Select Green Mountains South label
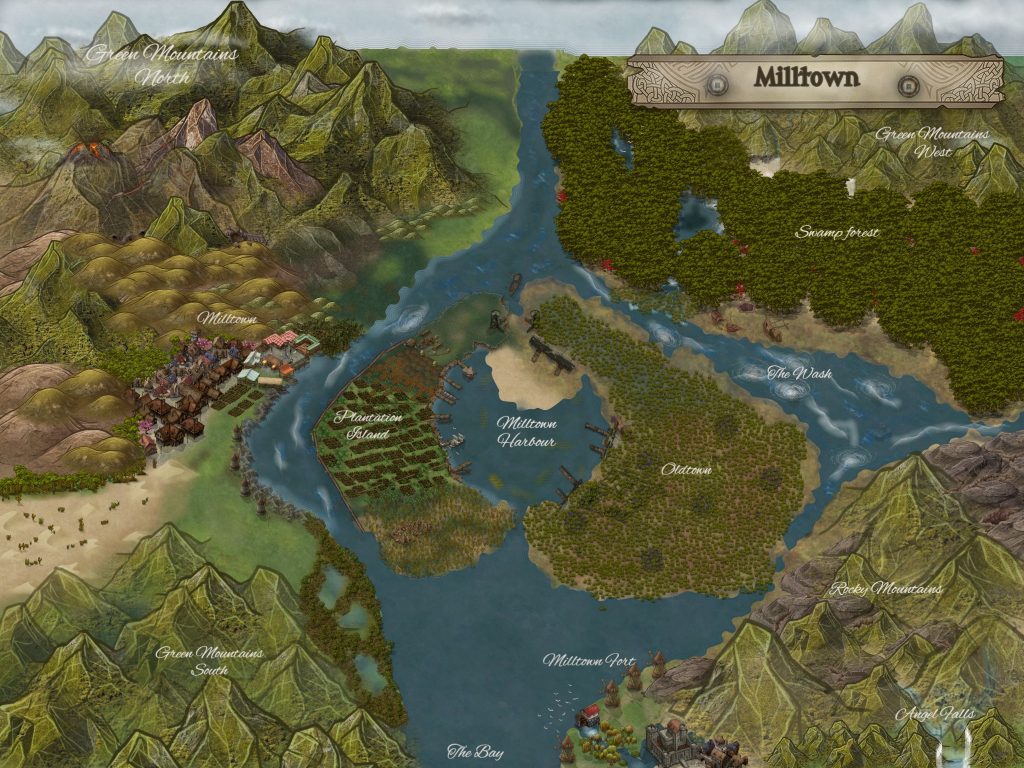The image size is (1024, 768). tap(209, 661)
